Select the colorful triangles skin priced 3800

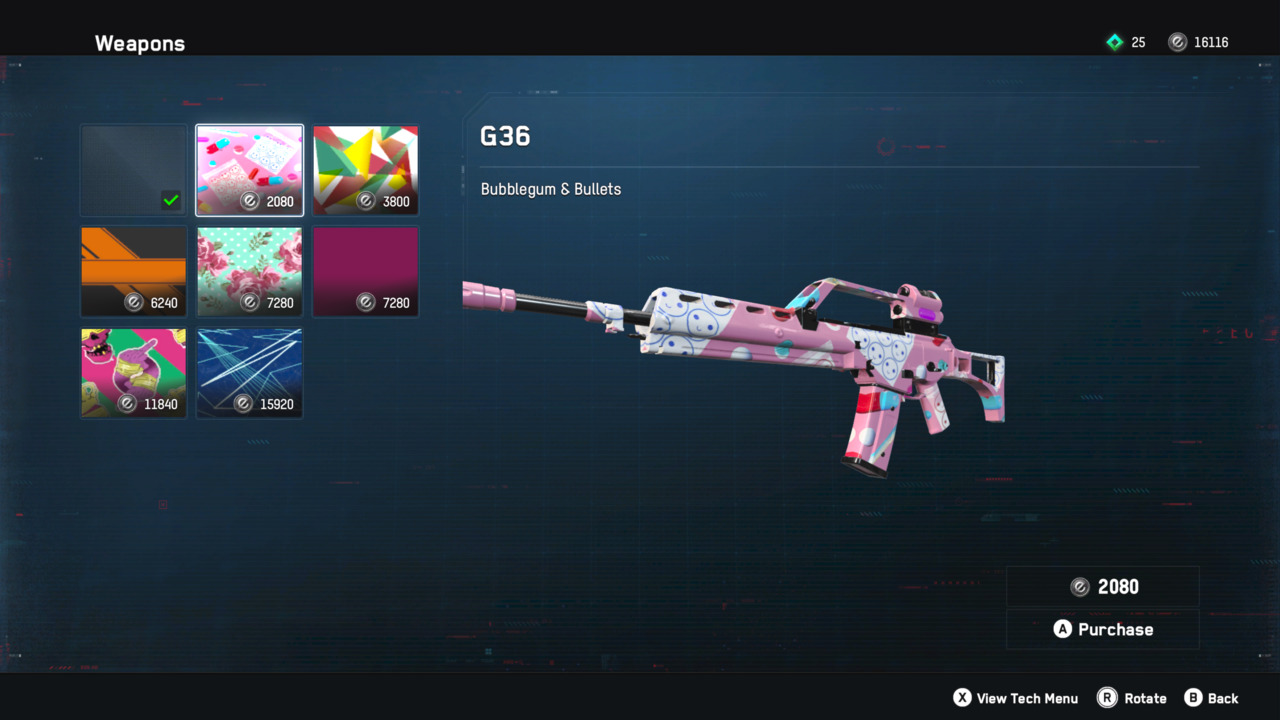[x=366, y=170]
